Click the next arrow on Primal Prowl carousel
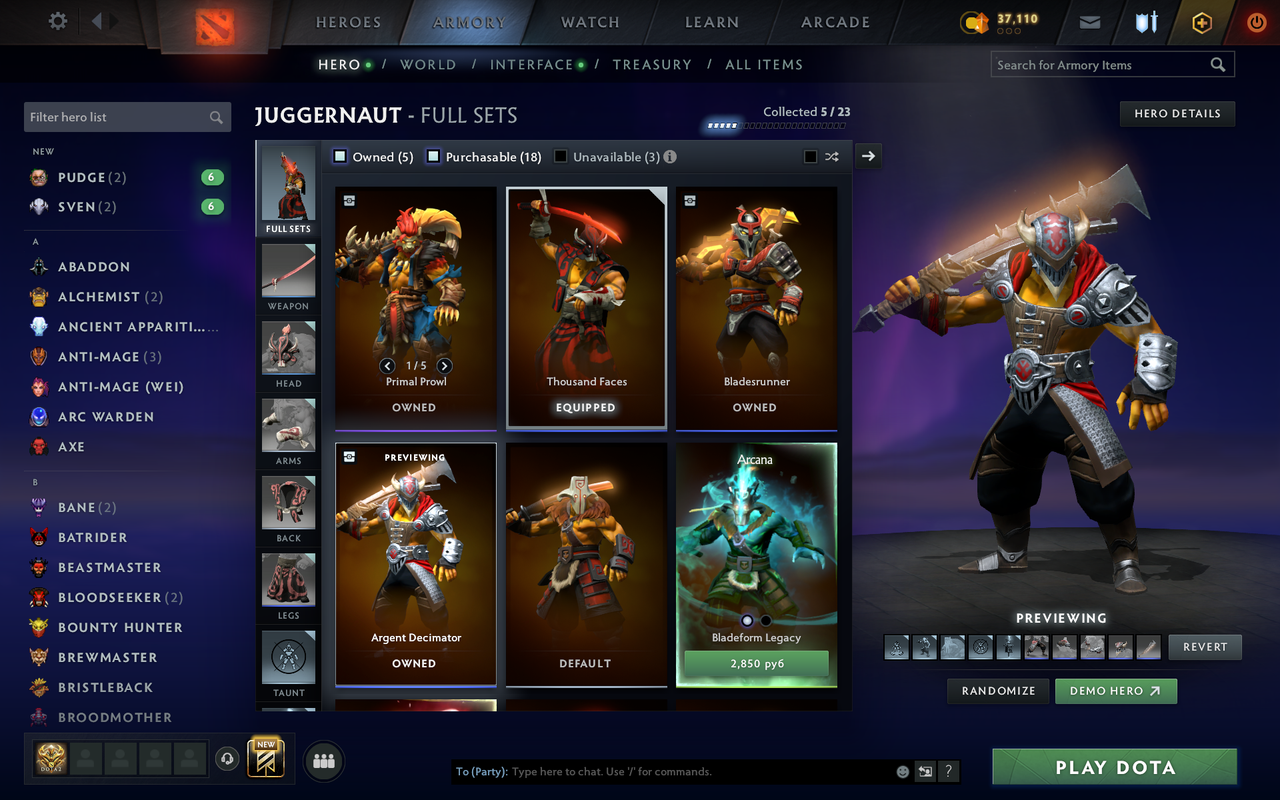This screenshot has width=1280, height=800. [444, 366]
